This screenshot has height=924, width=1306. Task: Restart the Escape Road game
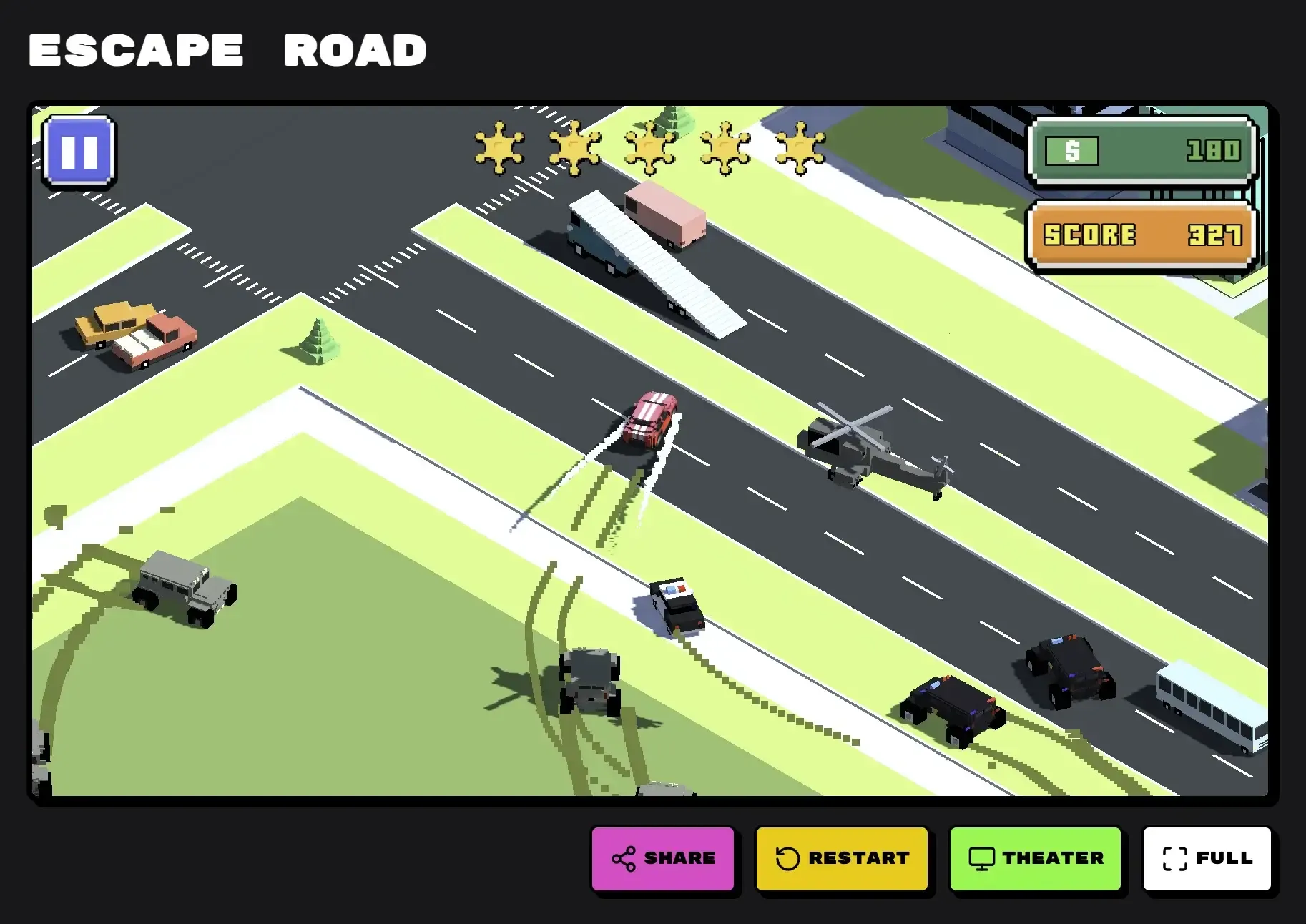[842, 858]
